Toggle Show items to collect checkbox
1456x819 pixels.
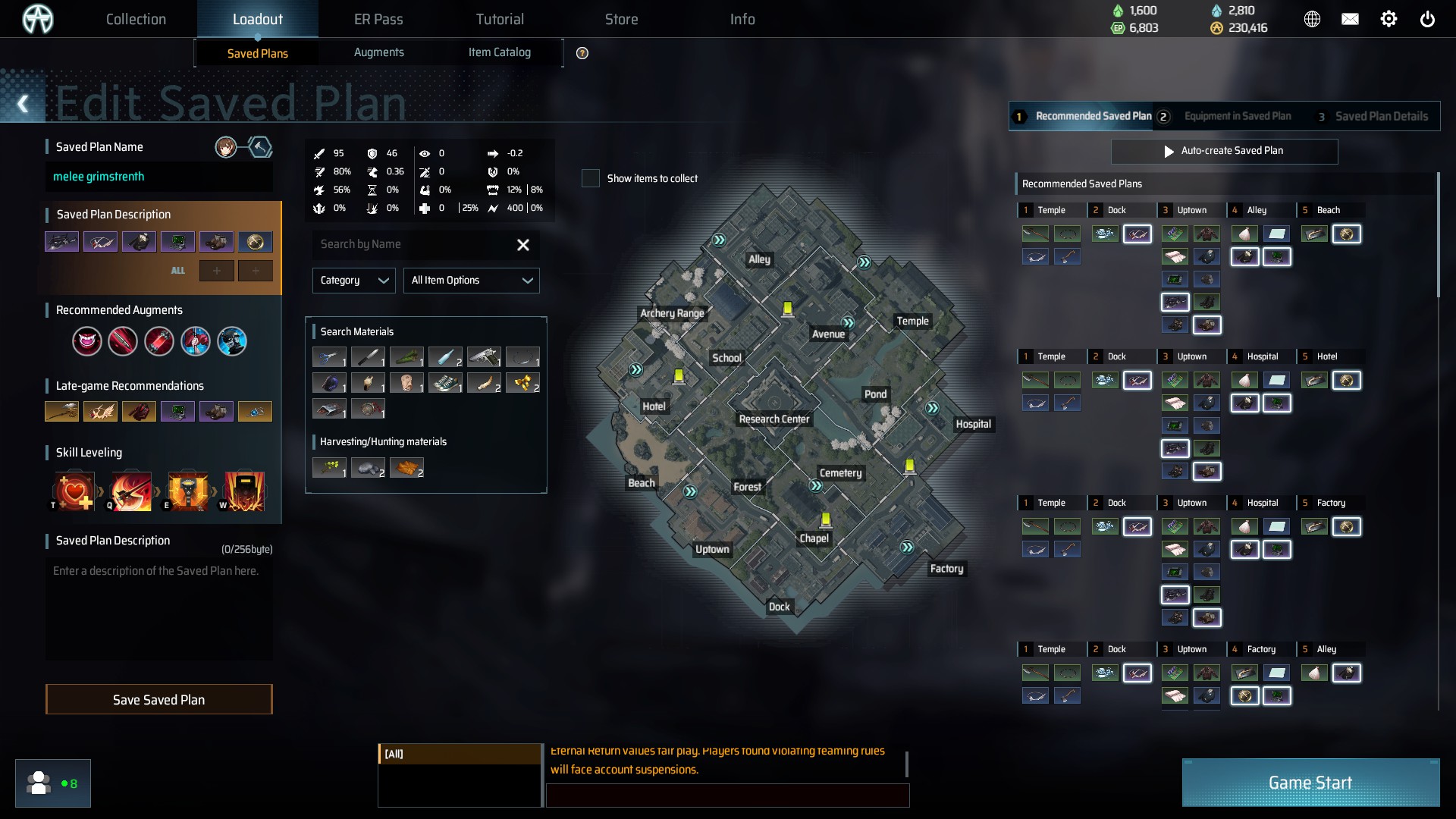click(x=590, y=178)
